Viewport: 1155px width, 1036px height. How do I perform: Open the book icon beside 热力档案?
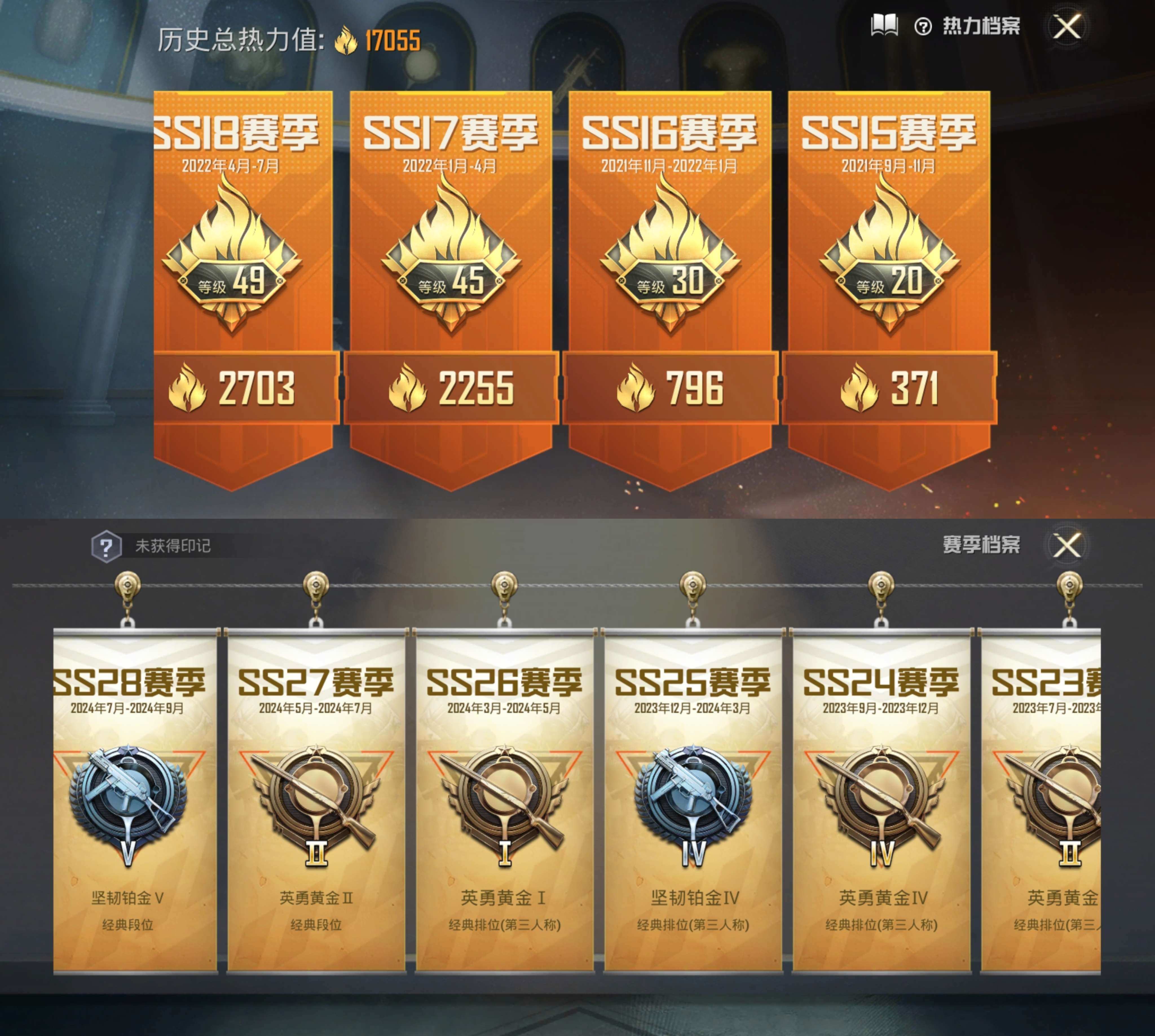[884, 26]
